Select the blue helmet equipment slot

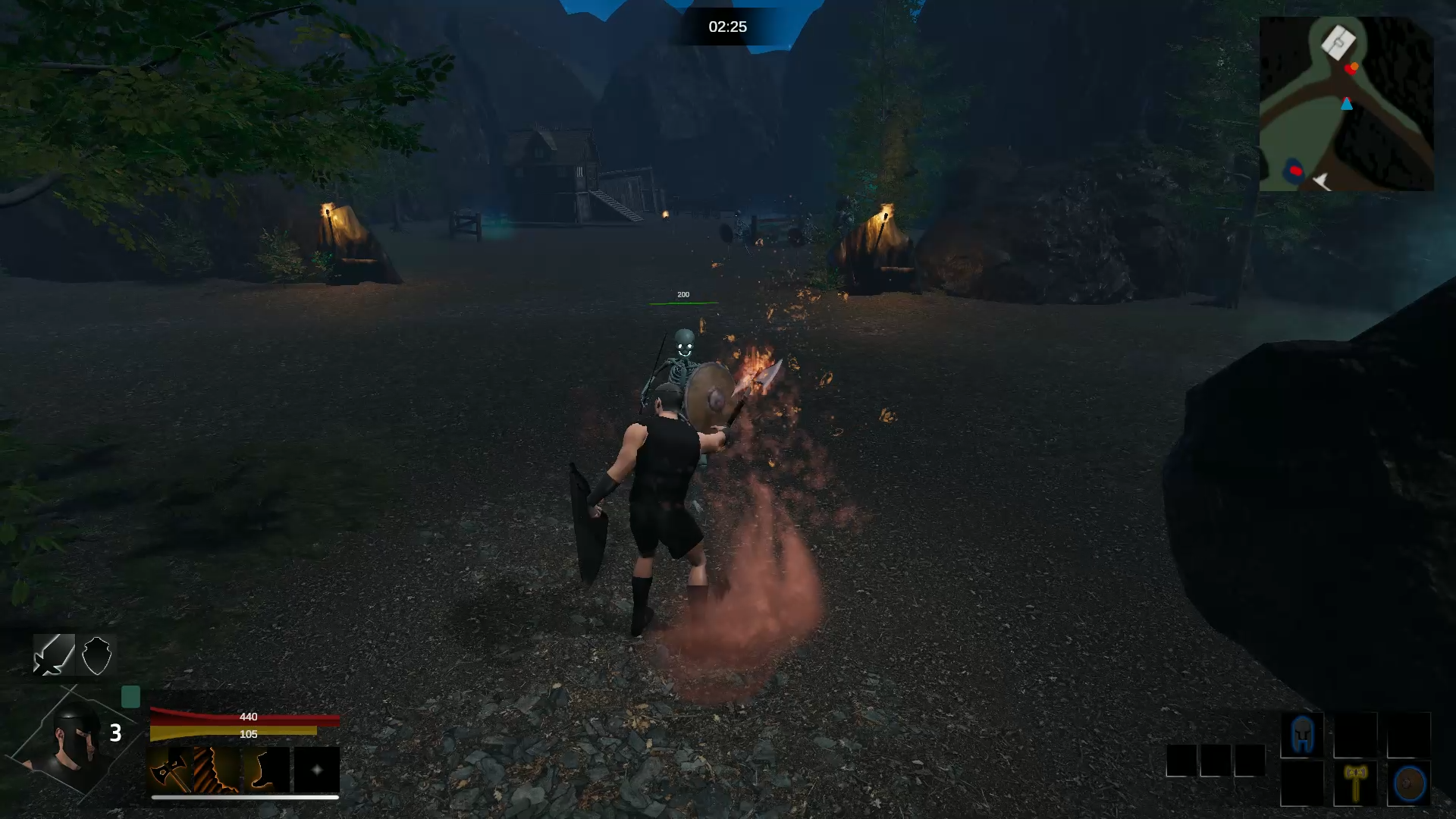click(1302, 733)
